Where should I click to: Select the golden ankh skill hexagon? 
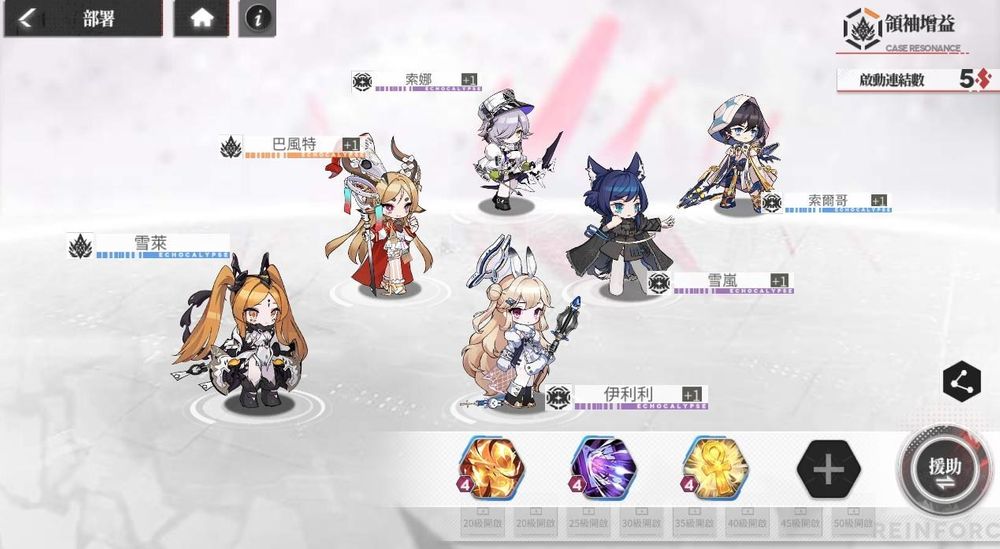(715, 467)
